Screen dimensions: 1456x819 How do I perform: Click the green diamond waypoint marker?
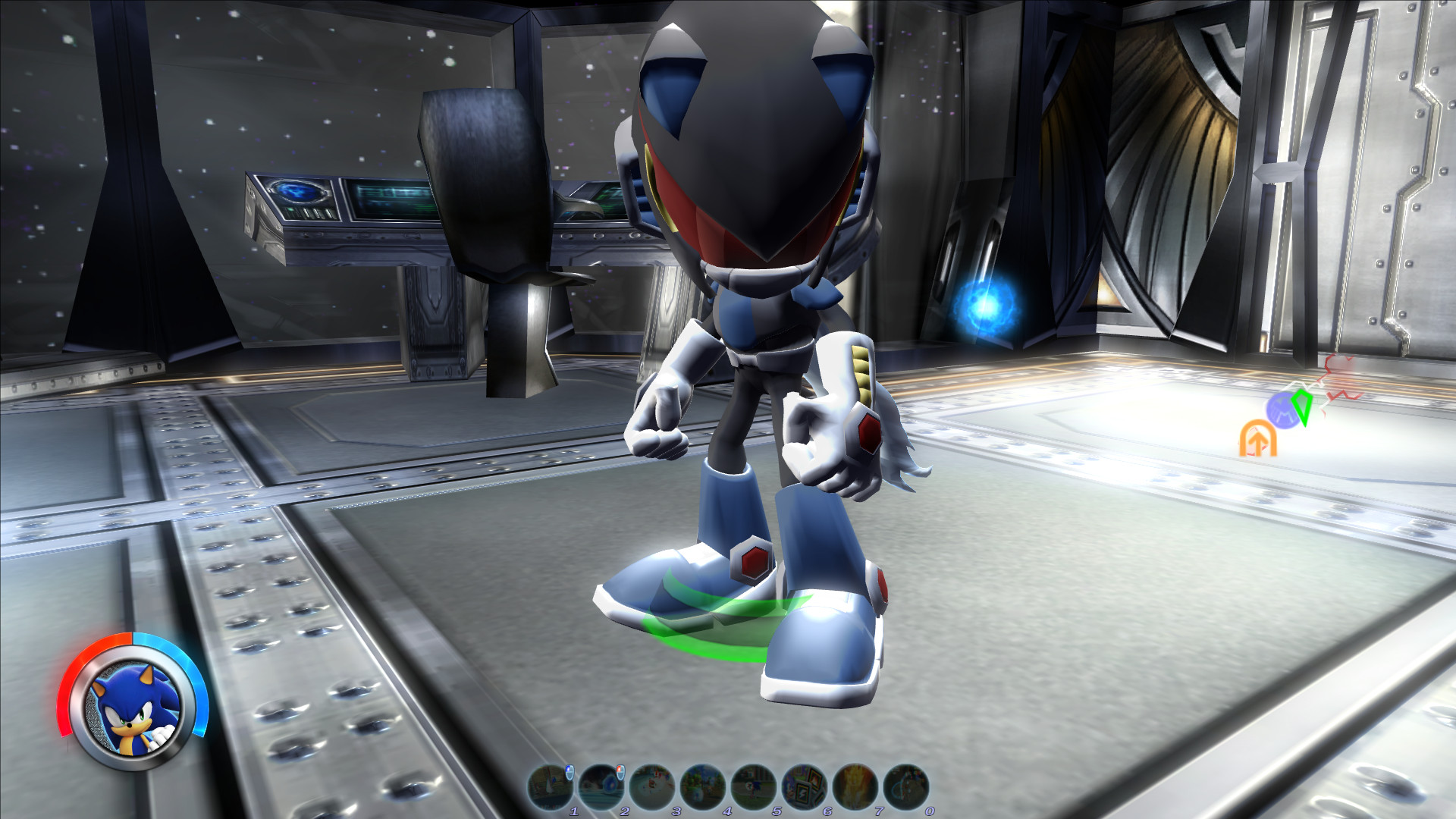click(1302, 408)
